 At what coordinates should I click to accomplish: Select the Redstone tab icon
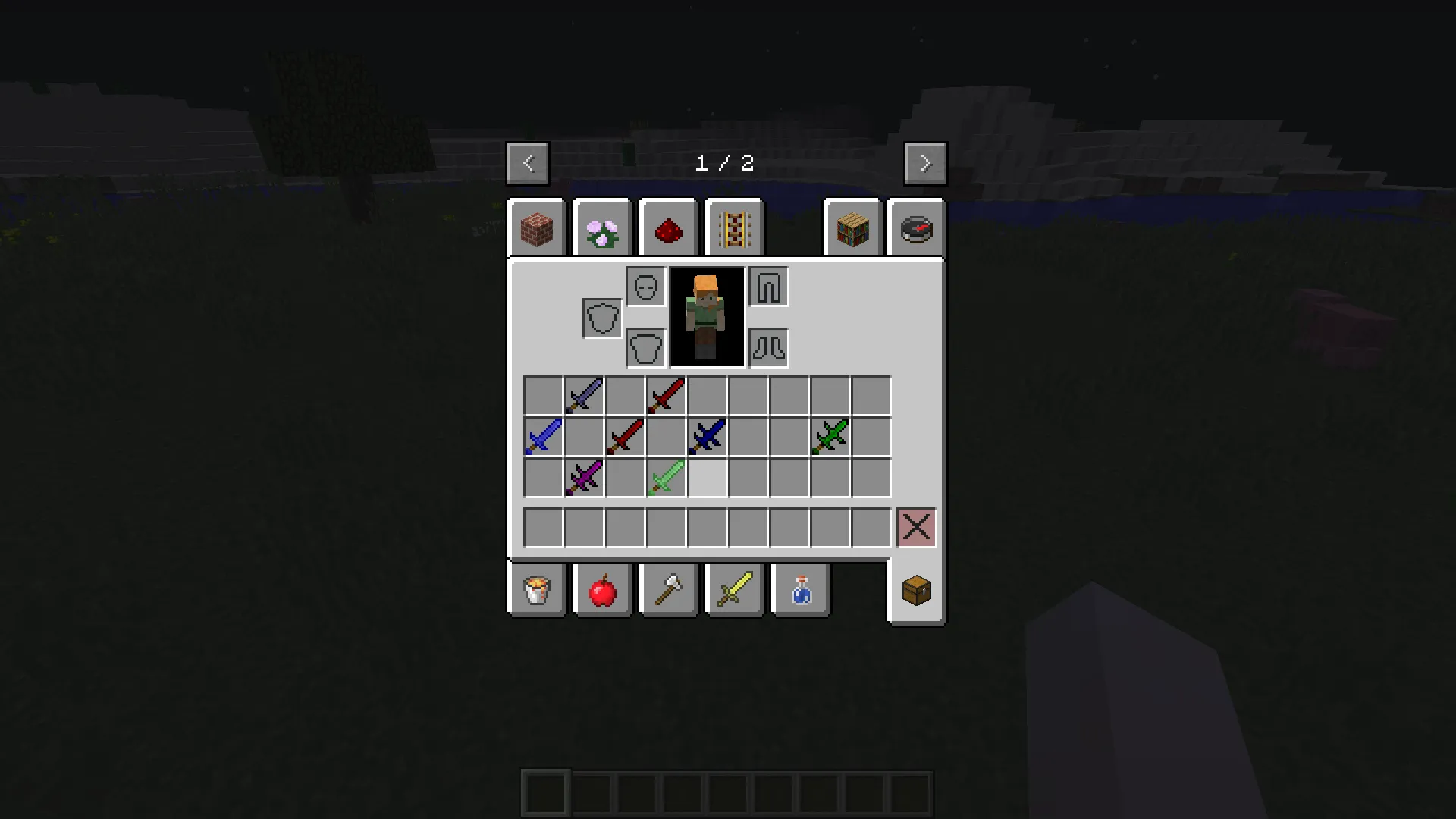pyautogui.click(x=668, y=228)
